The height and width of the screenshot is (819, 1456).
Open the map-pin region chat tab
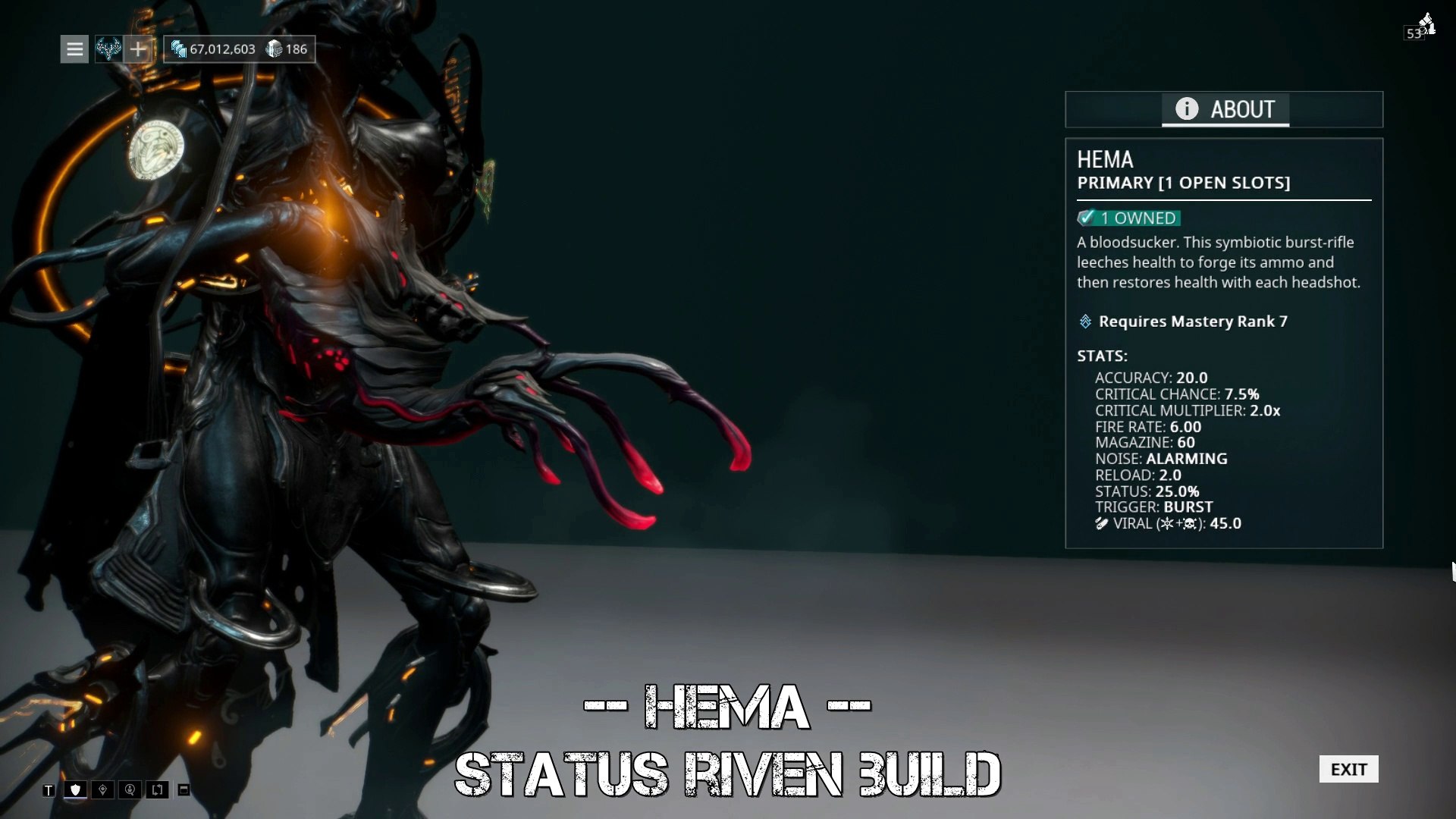point(102,790)
